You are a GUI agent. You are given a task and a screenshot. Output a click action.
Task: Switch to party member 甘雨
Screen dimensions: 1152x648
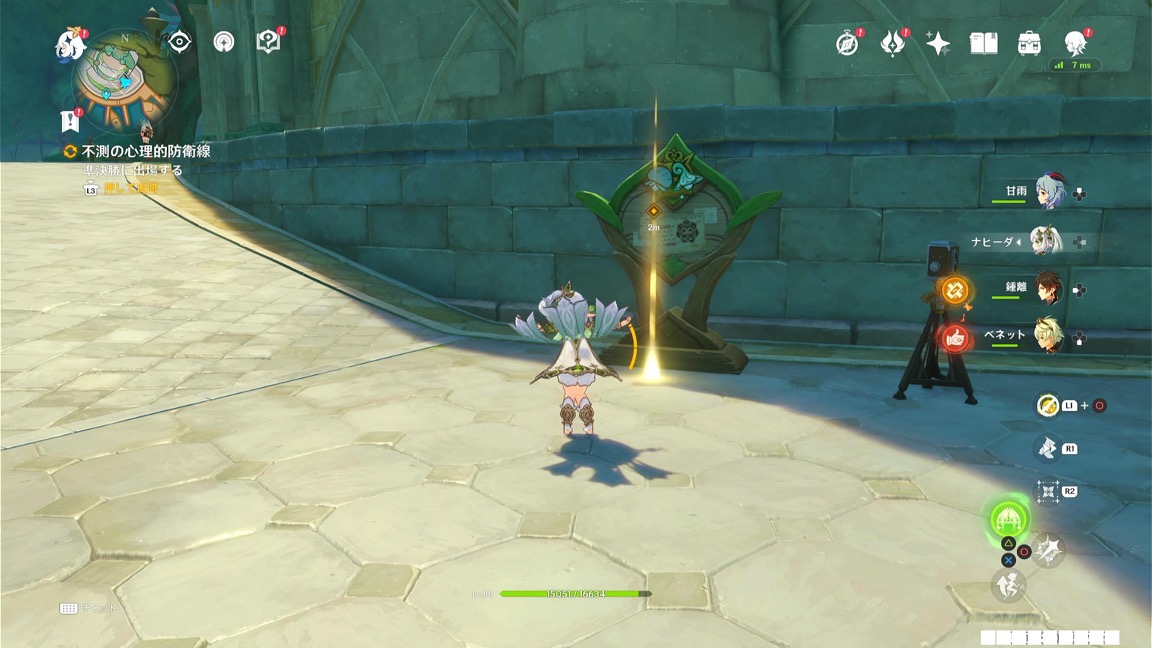click(x=1047, y=191)
